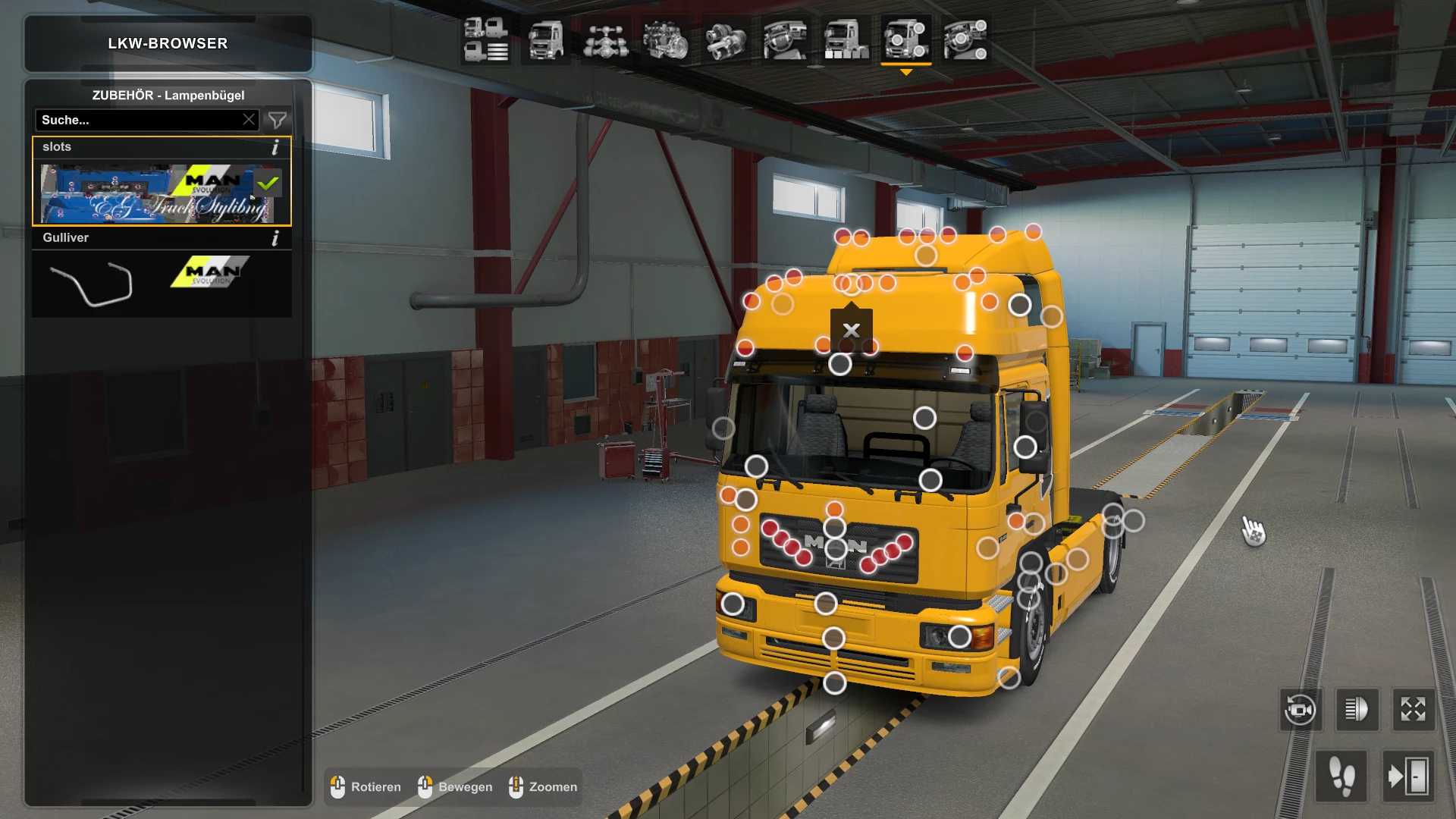
Task: Exit the truck browser via door icon
Action: pyautogui.click(x=1407, y=777)
